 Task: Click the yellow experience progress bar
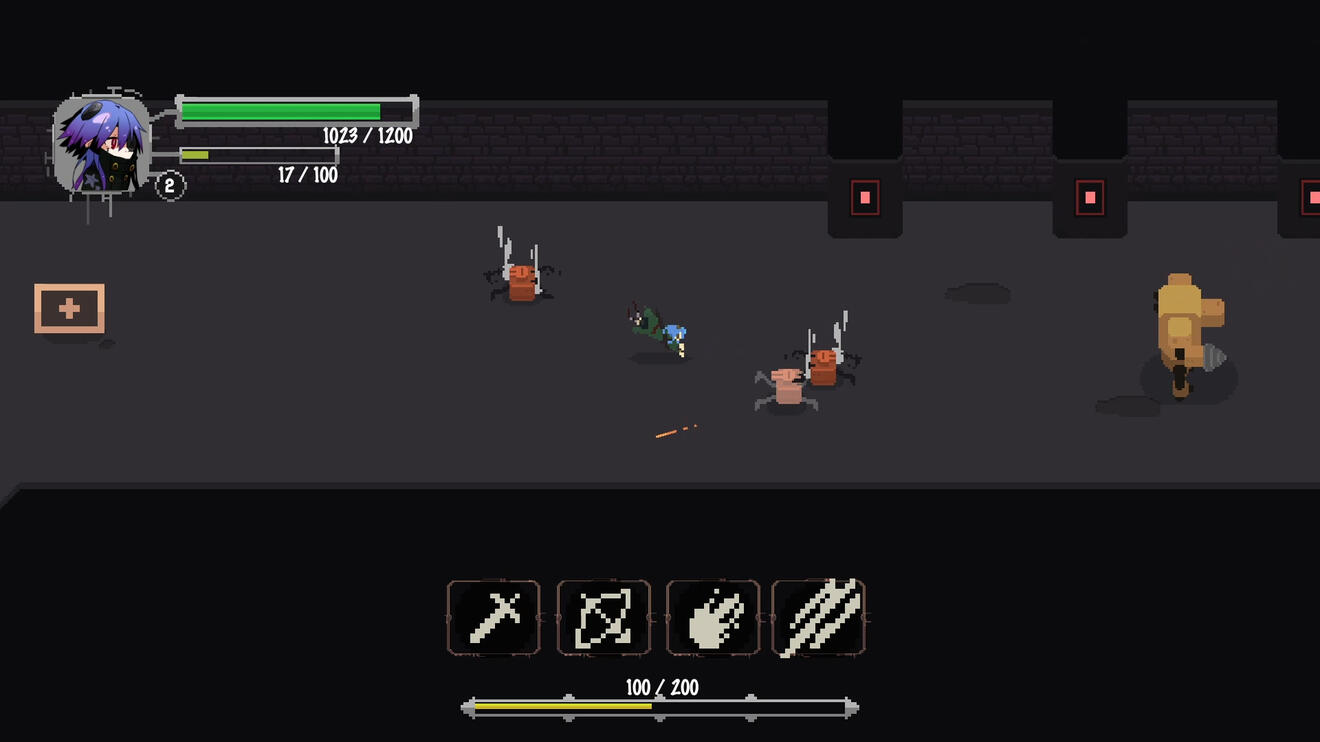[x=565, y=708]
